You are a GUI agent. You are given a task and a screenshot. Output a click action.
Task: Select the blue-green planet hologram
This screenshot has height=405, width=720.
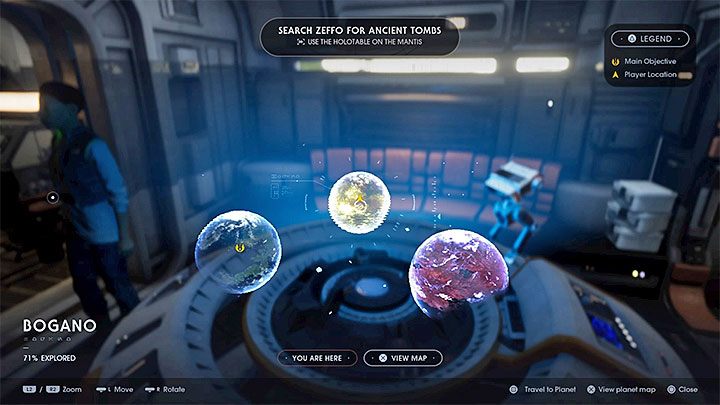coord(238,250)
